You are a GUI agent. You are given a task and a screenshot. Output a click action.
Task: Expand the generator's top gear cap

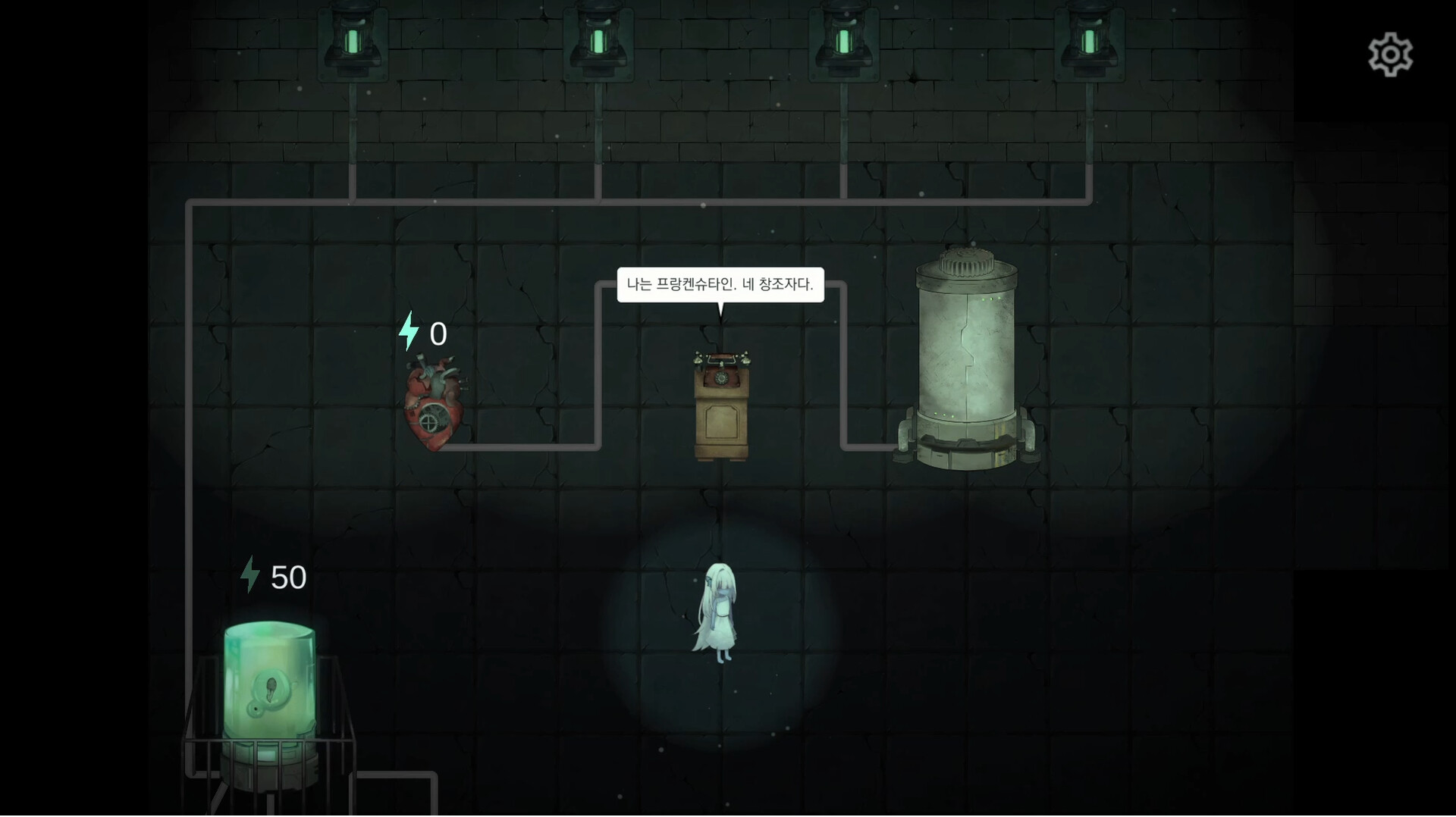tap(965, 261)
